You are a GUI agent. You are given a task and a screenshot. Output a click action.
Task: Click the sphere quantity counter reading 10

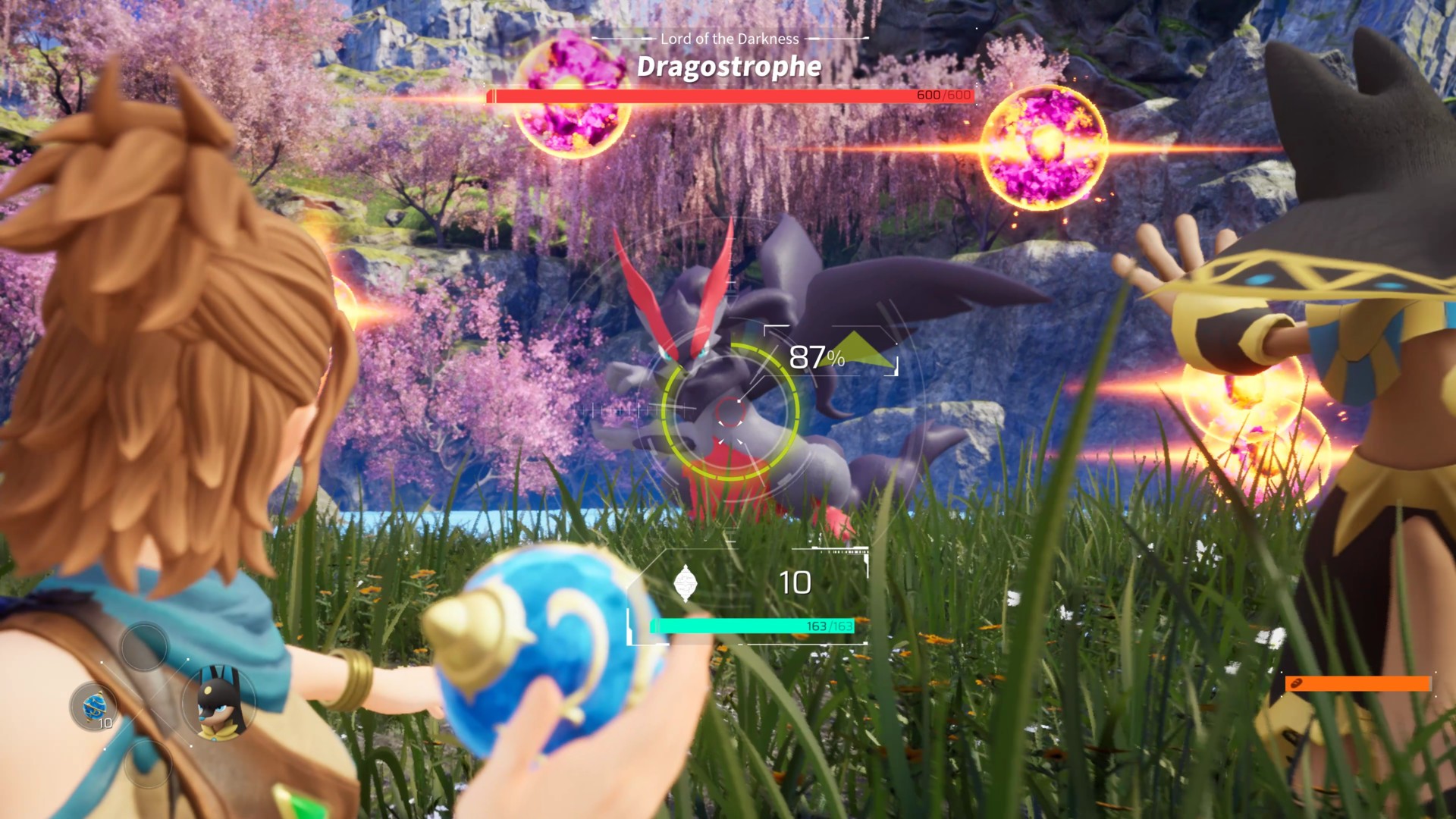[x=795, y=583]
